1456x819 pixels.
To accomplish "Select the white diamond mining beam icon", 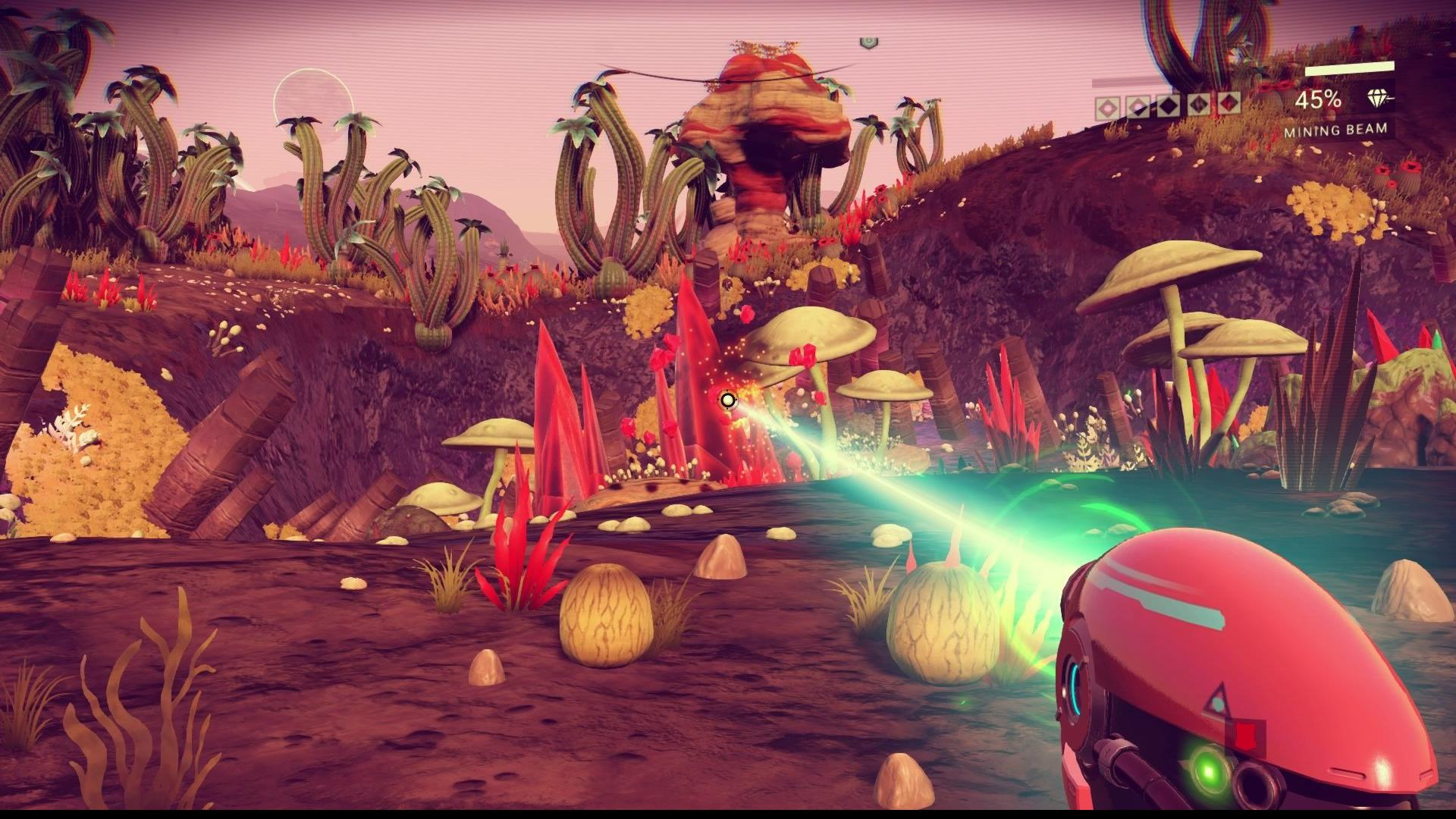I will (x=1377, y=99).
